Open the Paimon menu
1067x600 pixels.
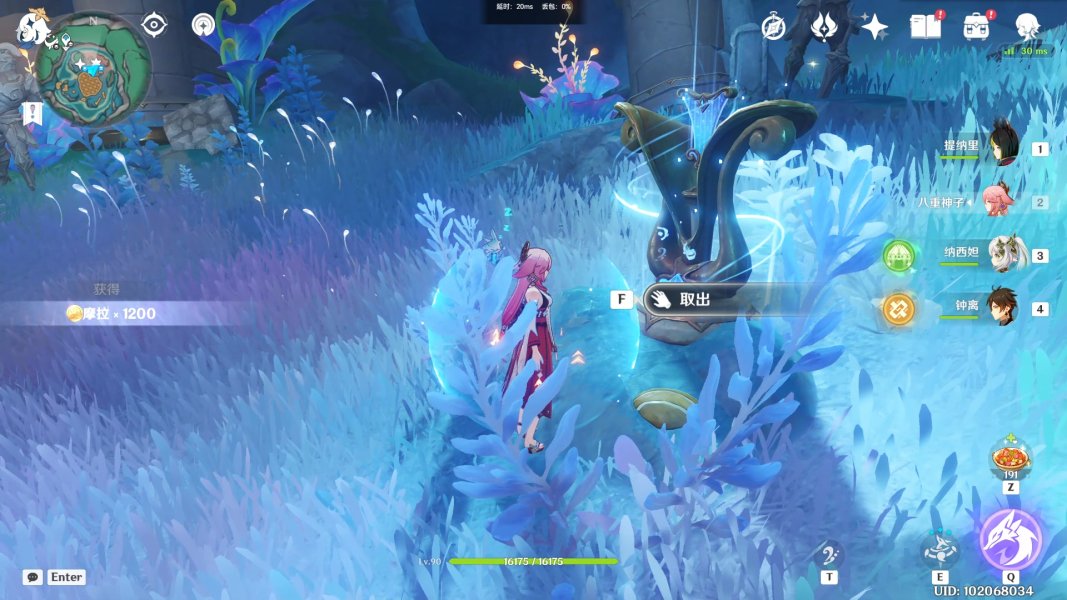tap(32, 27)
